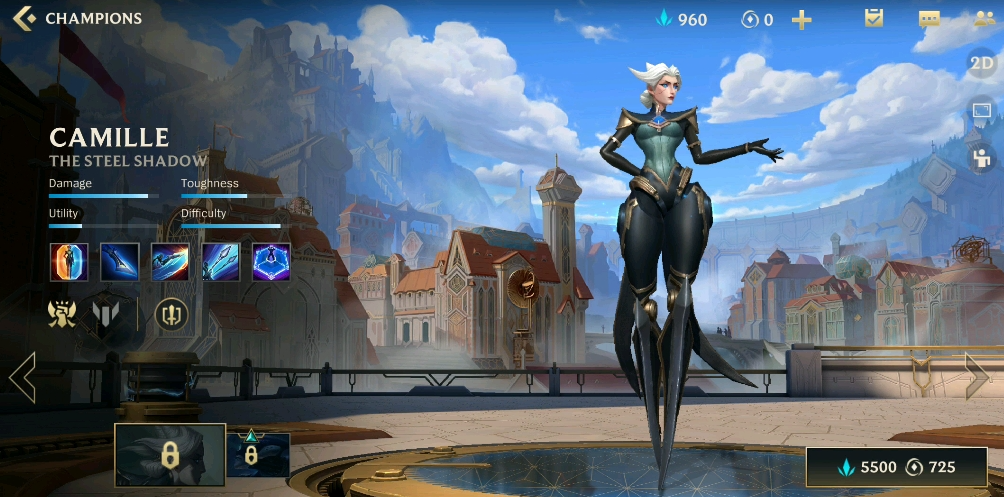This screenshot has width=1004, height=497.
Task: Select the curved blade ability icon
Action: pos(120,262)
